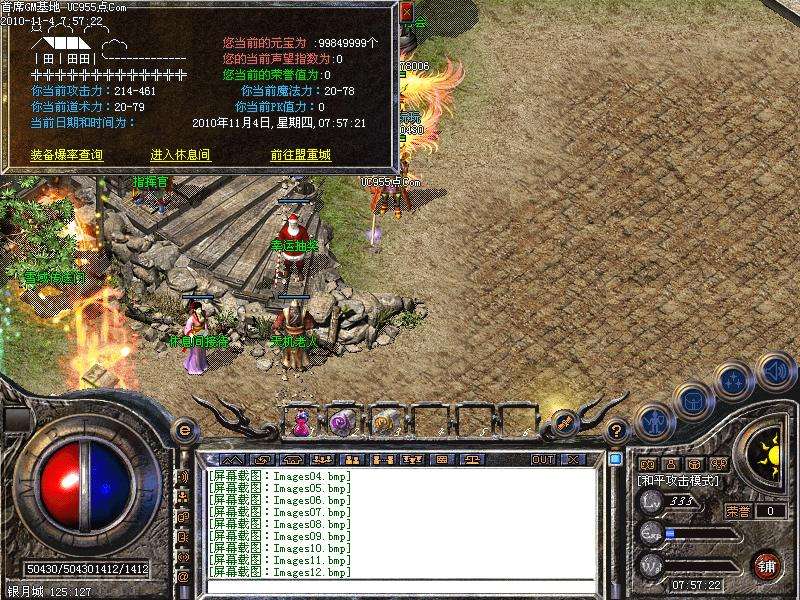800x600 pixels.
Task: Click the red 铺 shop button
Action: [768, 565]
